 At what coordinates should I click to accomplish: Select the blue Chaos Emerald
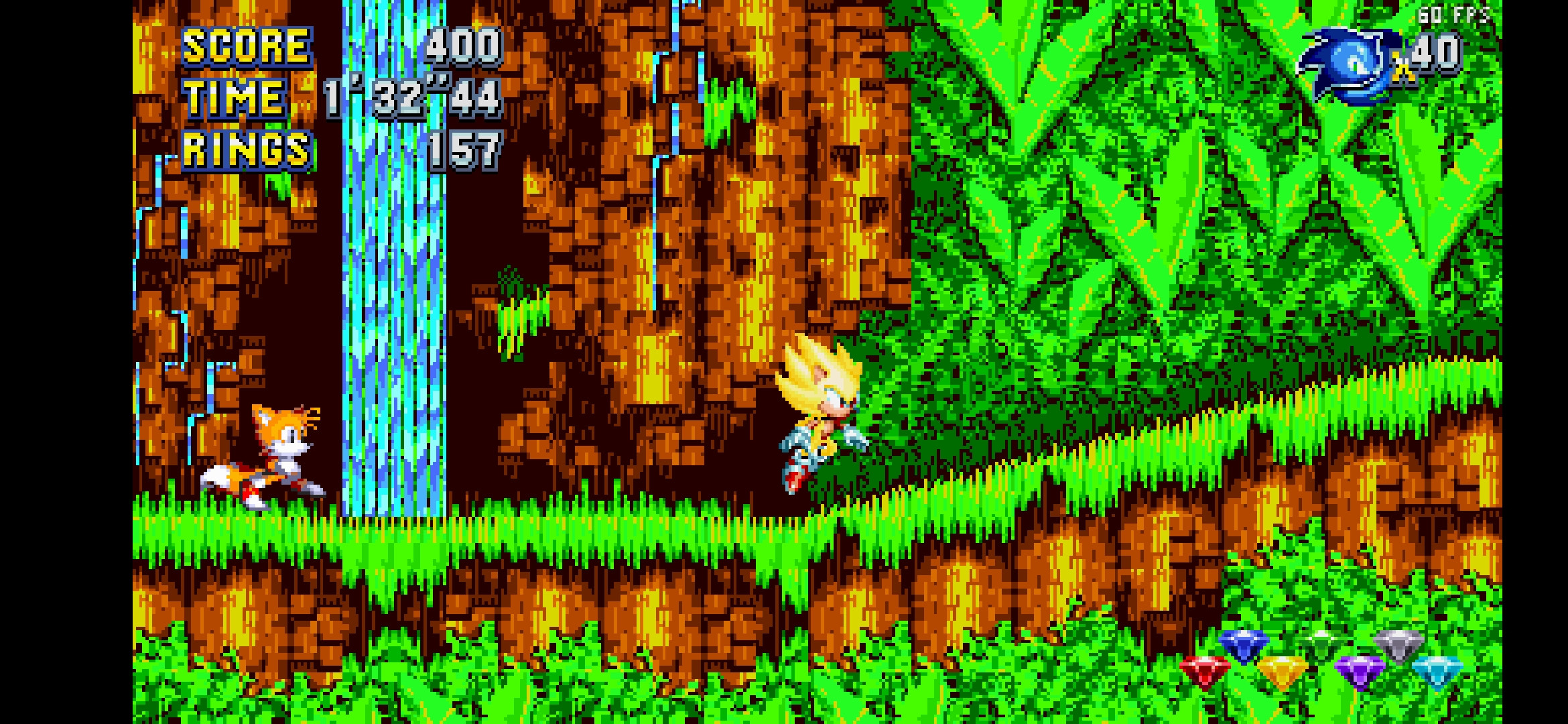coord(1244,645)
